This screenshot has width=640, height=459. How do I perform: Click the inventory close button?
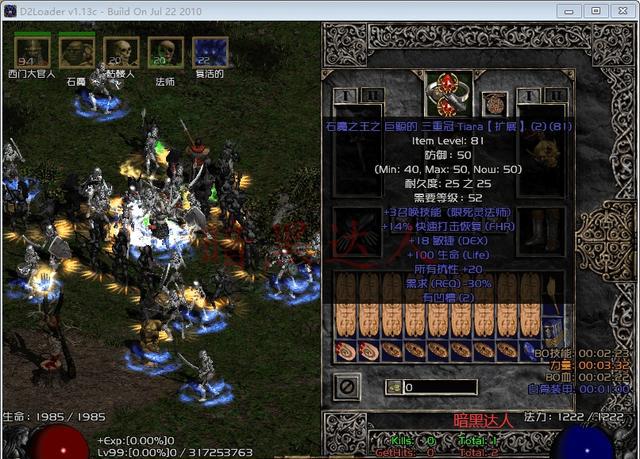(x=345, y=385)
